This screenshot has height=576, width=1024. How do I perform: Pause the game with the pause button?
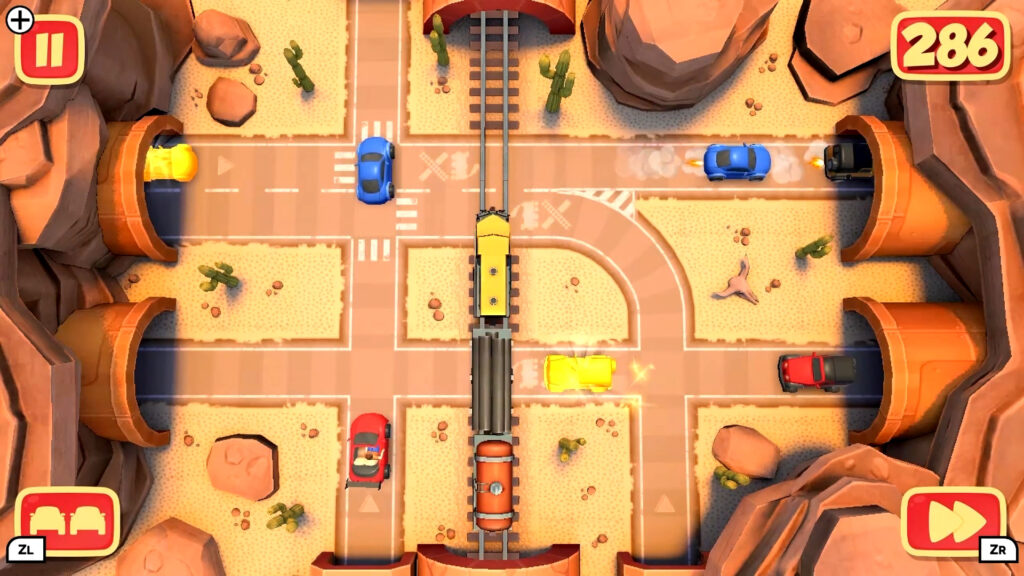point(48,49)
